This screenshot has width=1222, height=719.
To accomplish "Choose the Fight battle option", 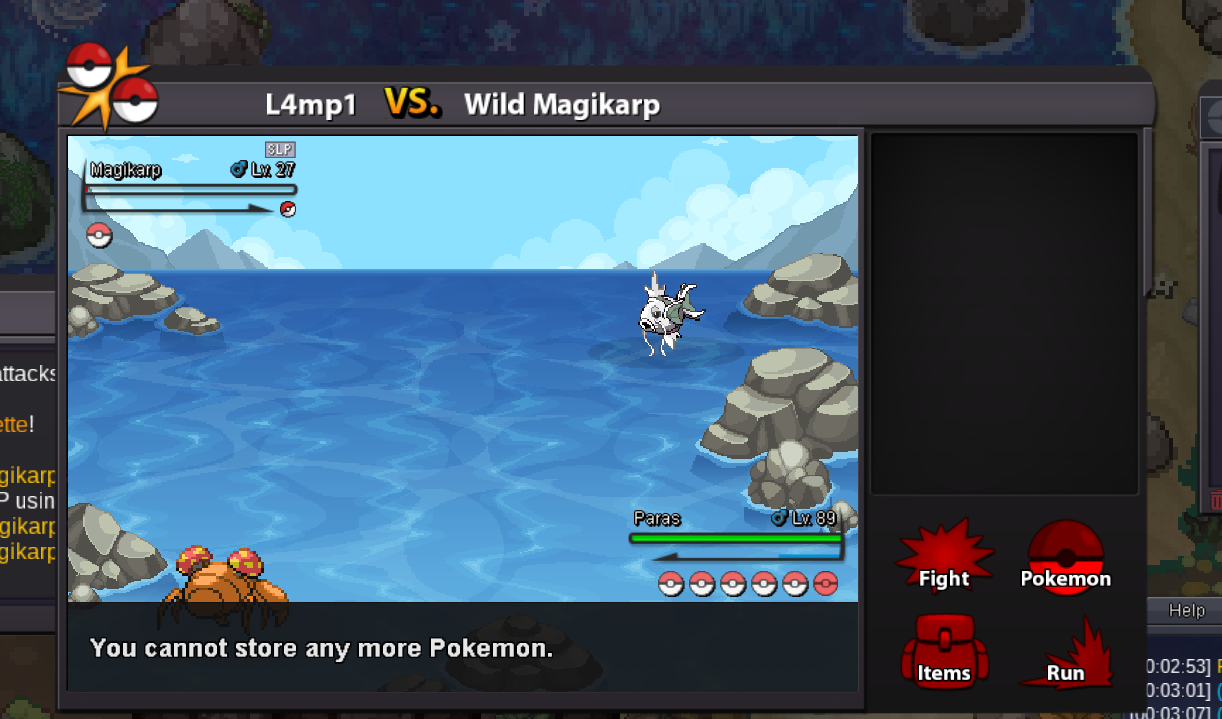I will (x=944, y=559).
